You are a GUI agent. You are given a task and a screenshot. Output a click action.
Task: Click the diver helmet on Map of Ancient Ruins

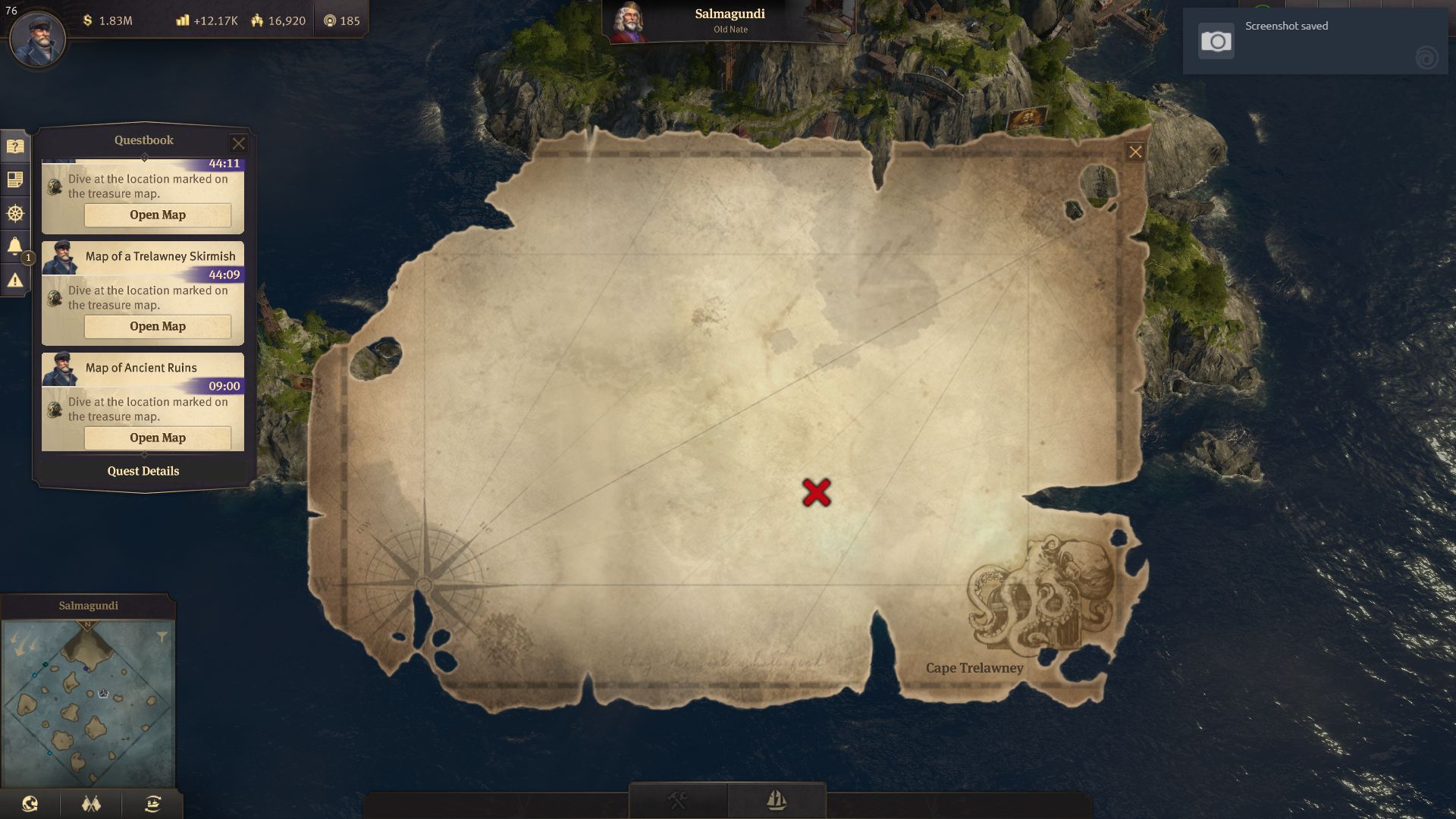click(54, 408)
